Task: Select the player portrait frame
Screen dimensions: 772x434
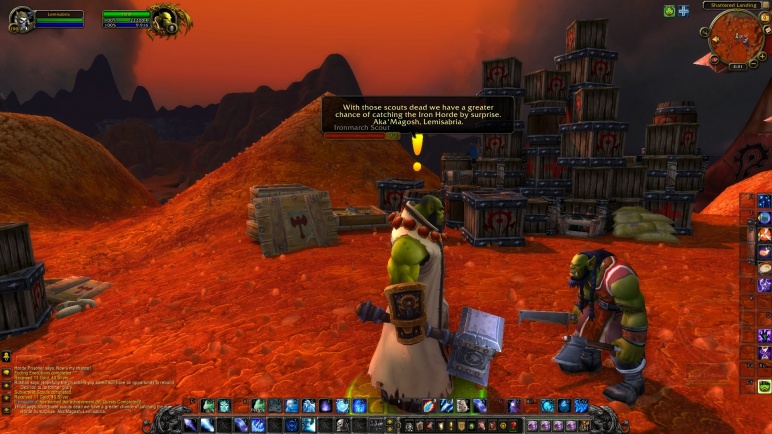Action: 21,18
